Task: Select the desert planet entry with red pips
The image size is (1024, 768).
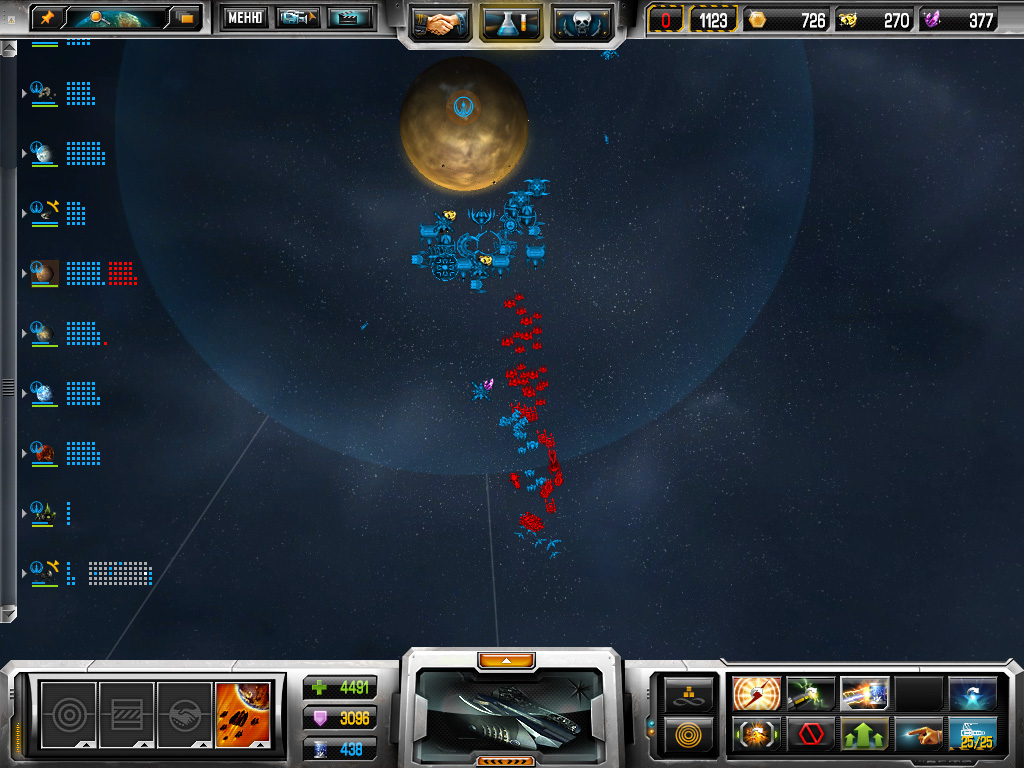Action: 45,272
